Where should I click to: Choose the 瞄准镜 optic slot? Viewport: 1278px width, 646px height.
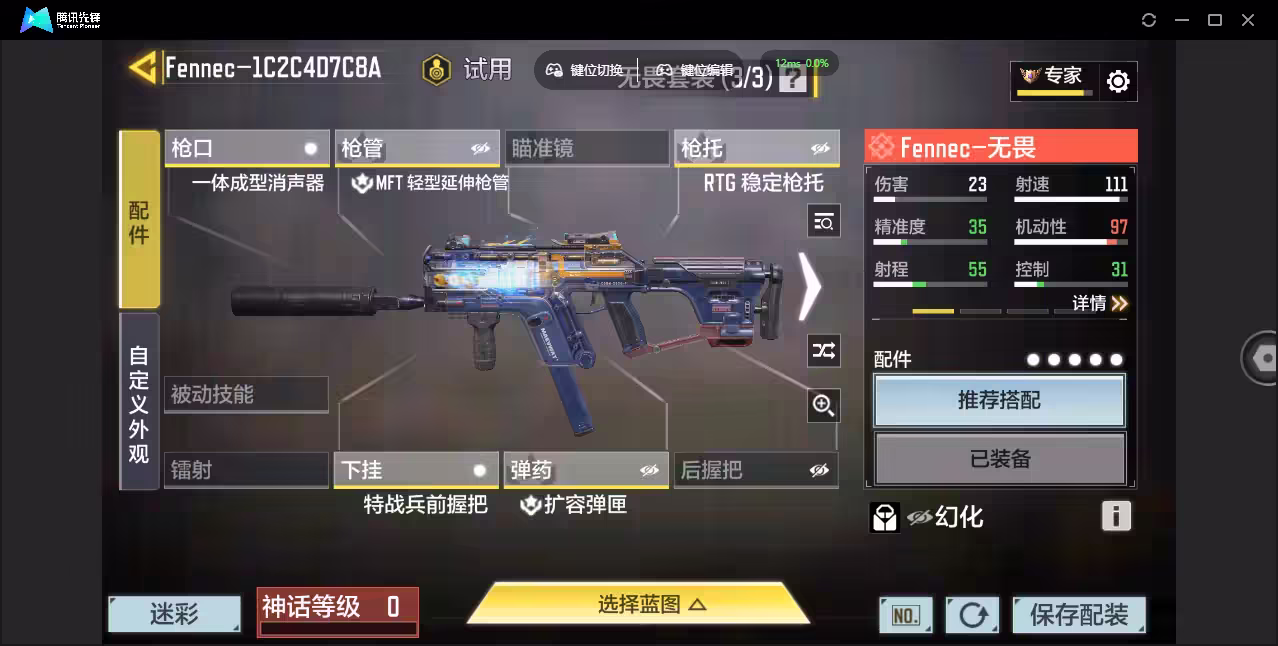(x=586, y=148)
